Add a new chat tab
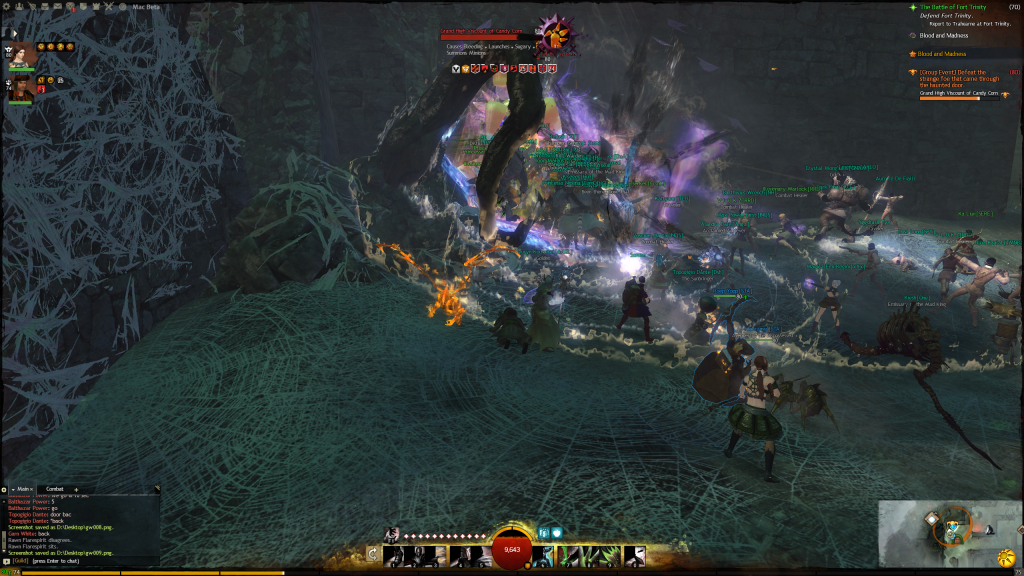This screenshot has height=576, width=1024. click(x=76, y=489)
